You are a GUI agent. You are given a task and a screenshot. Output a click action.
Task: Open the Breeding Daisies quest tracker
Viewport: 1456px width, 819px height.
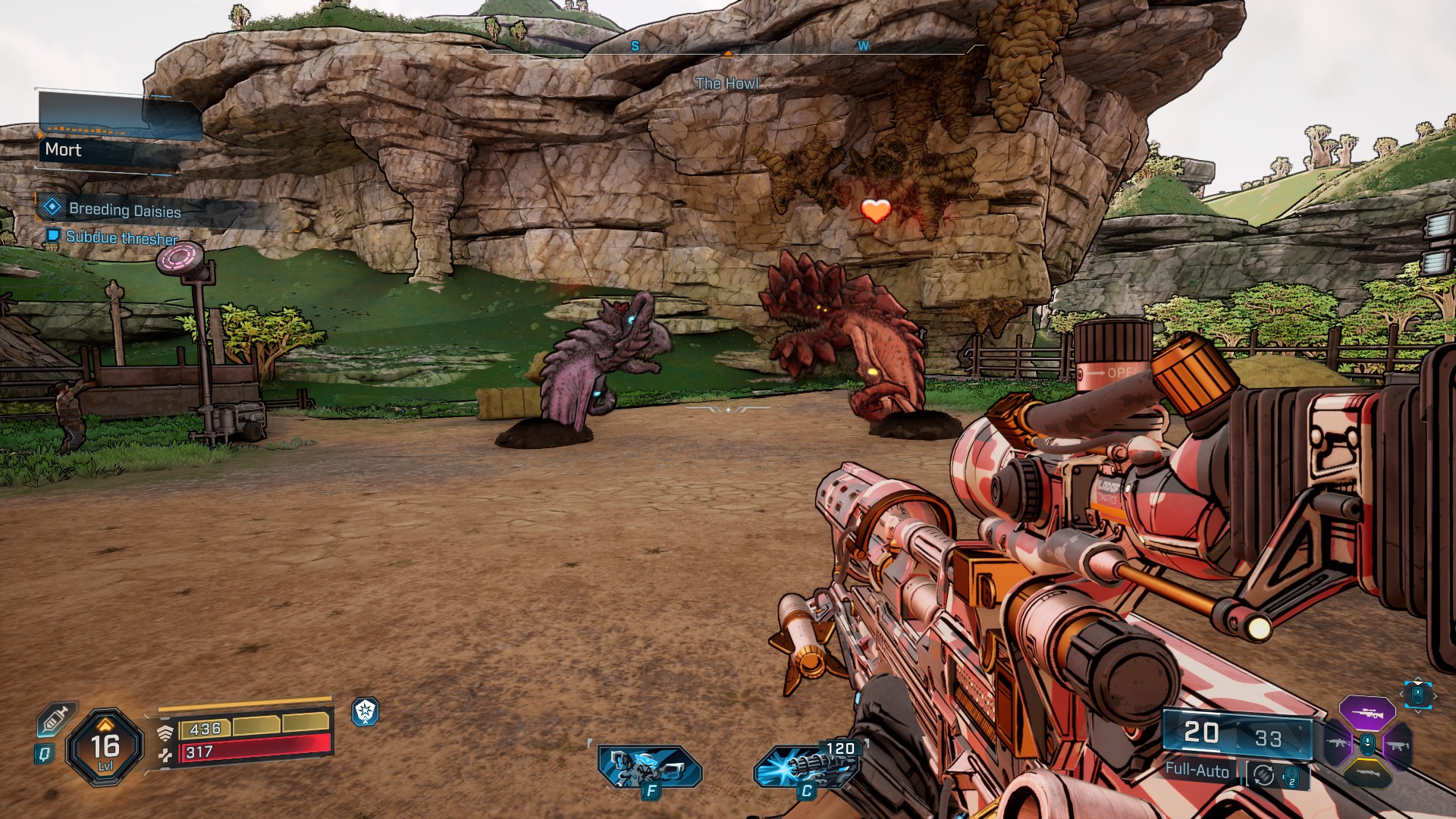[124, 209]
